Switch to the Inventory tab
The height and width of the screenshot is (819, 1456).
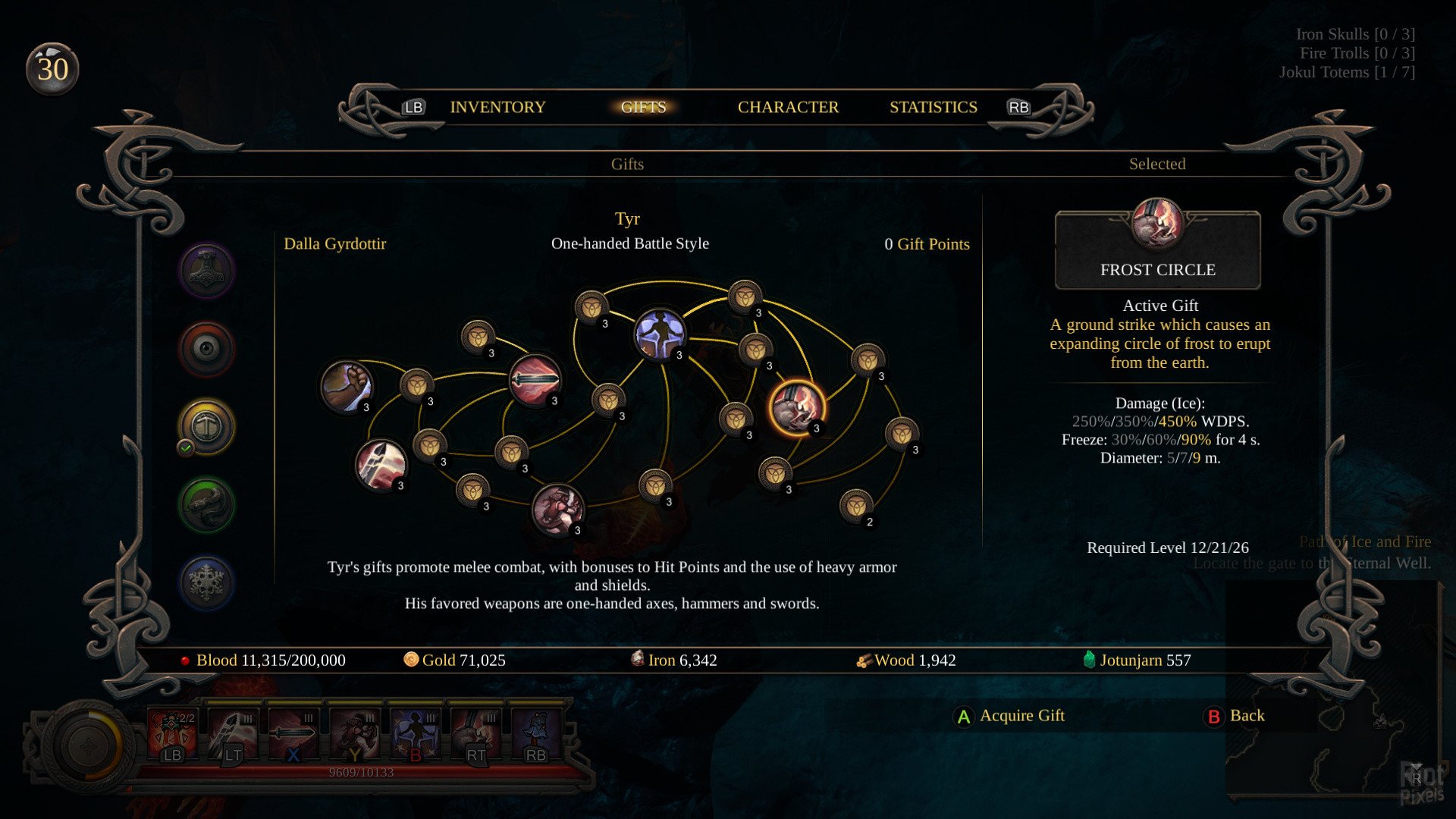pos(497,108)
